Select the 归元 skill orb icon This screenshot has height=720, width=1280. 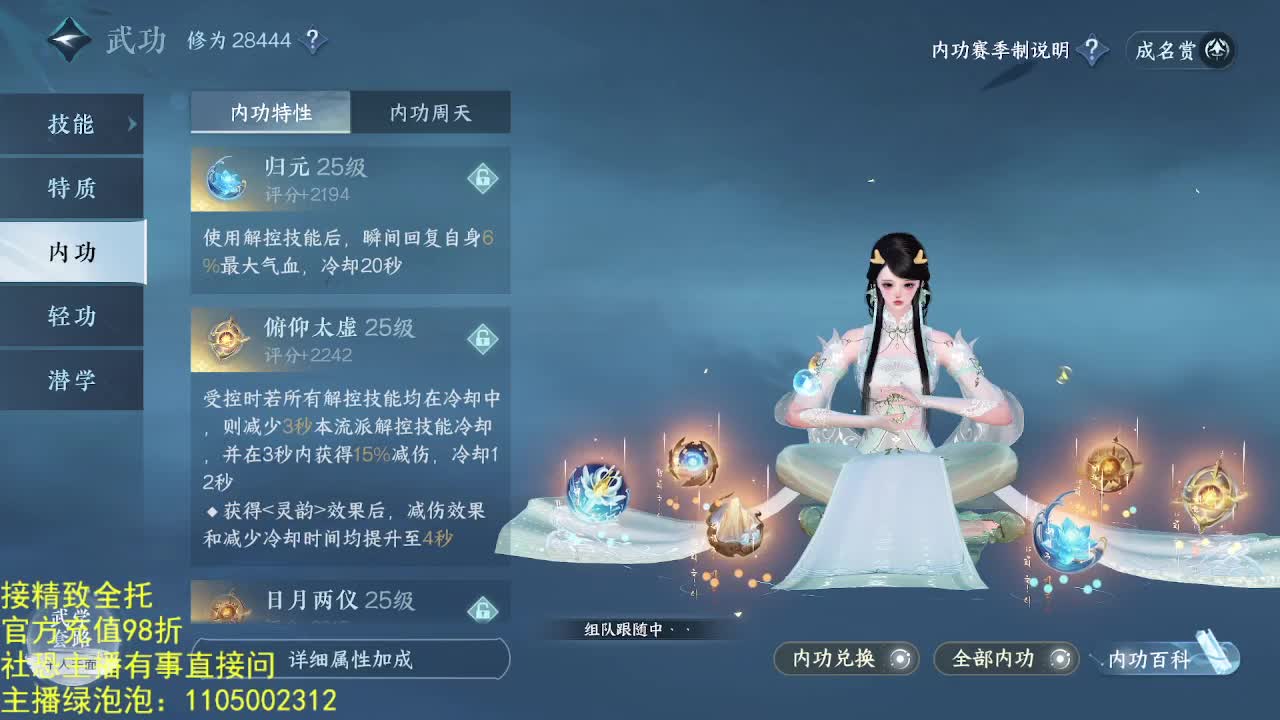tap(228, 177)
